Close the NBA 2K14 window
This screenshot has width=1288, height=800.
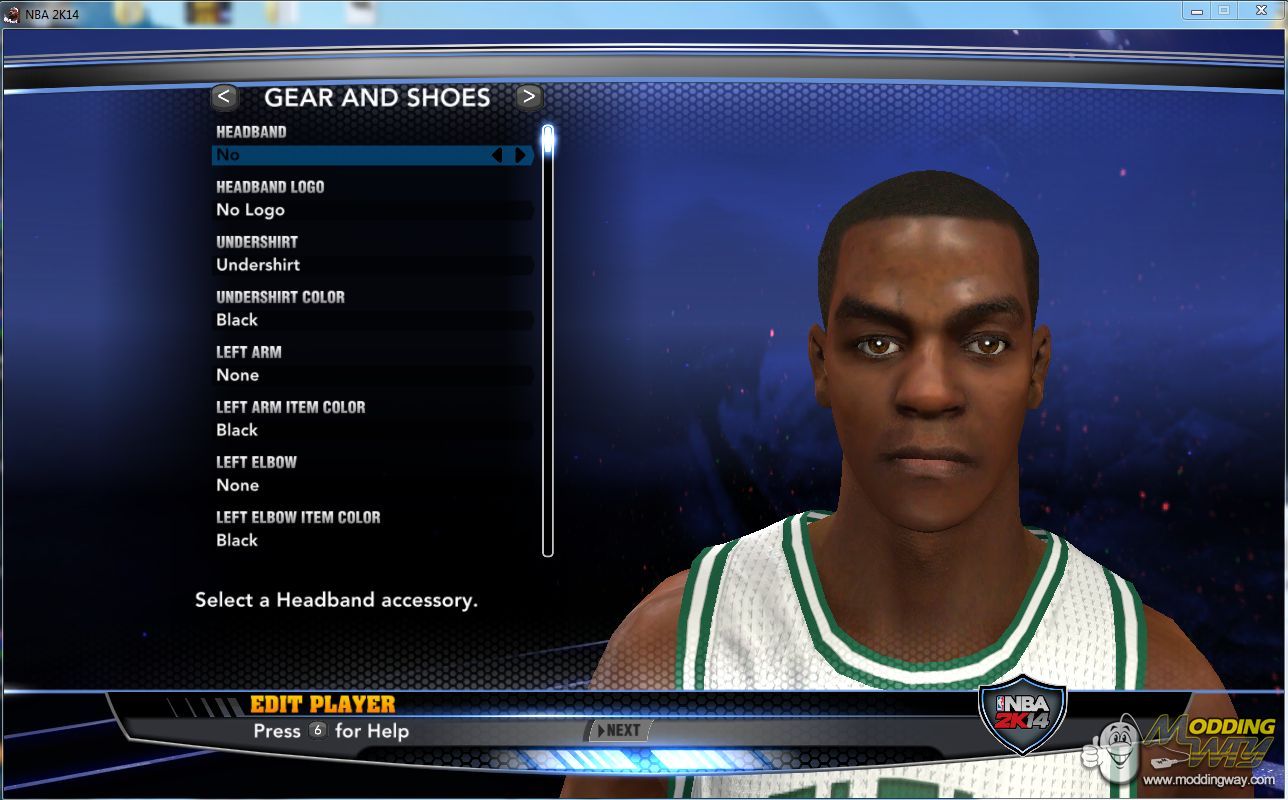pyautogui.click(x=1260, y=10)
